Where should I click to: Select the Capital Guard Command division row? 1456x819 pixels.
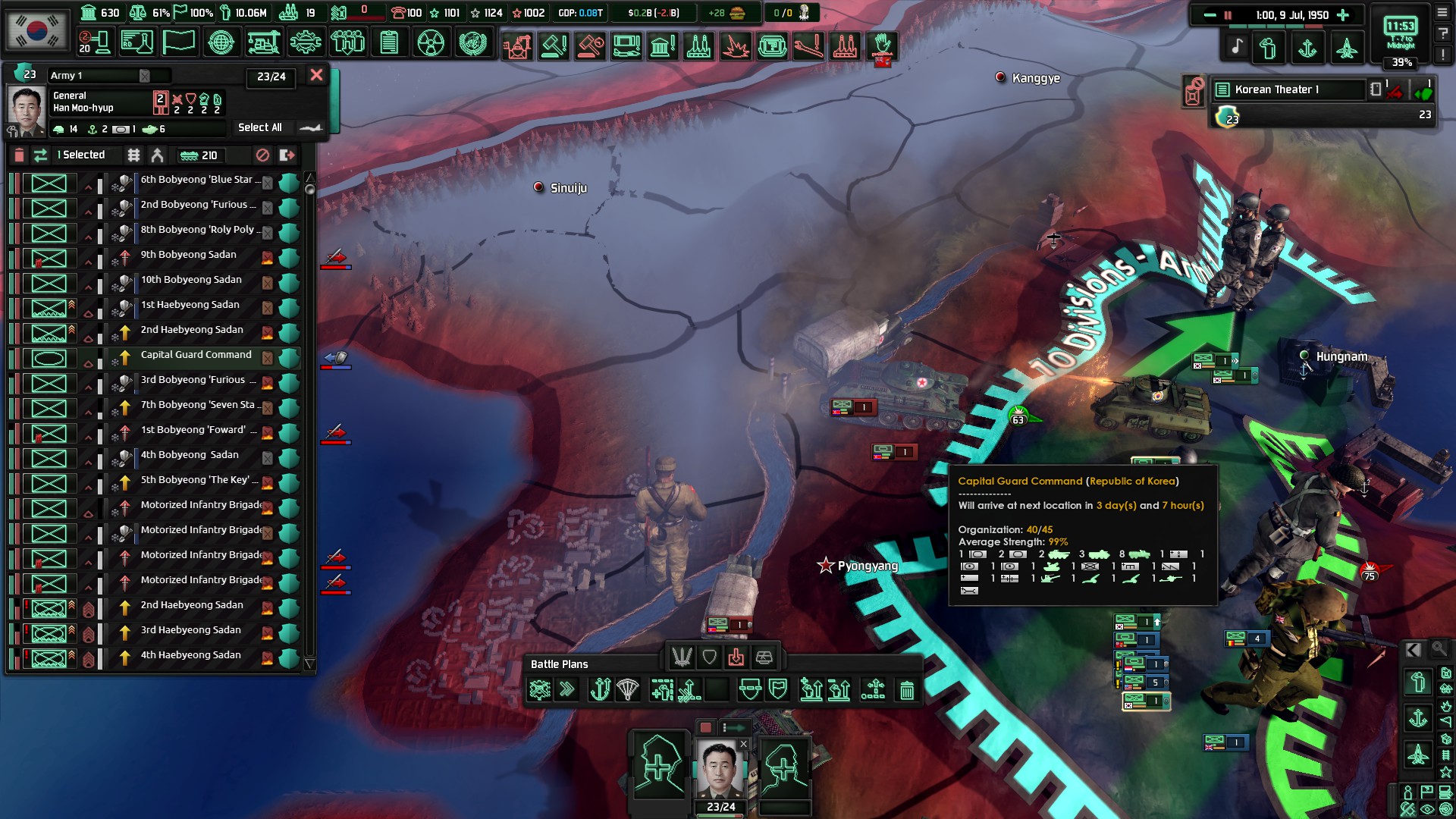pos(196,355)
